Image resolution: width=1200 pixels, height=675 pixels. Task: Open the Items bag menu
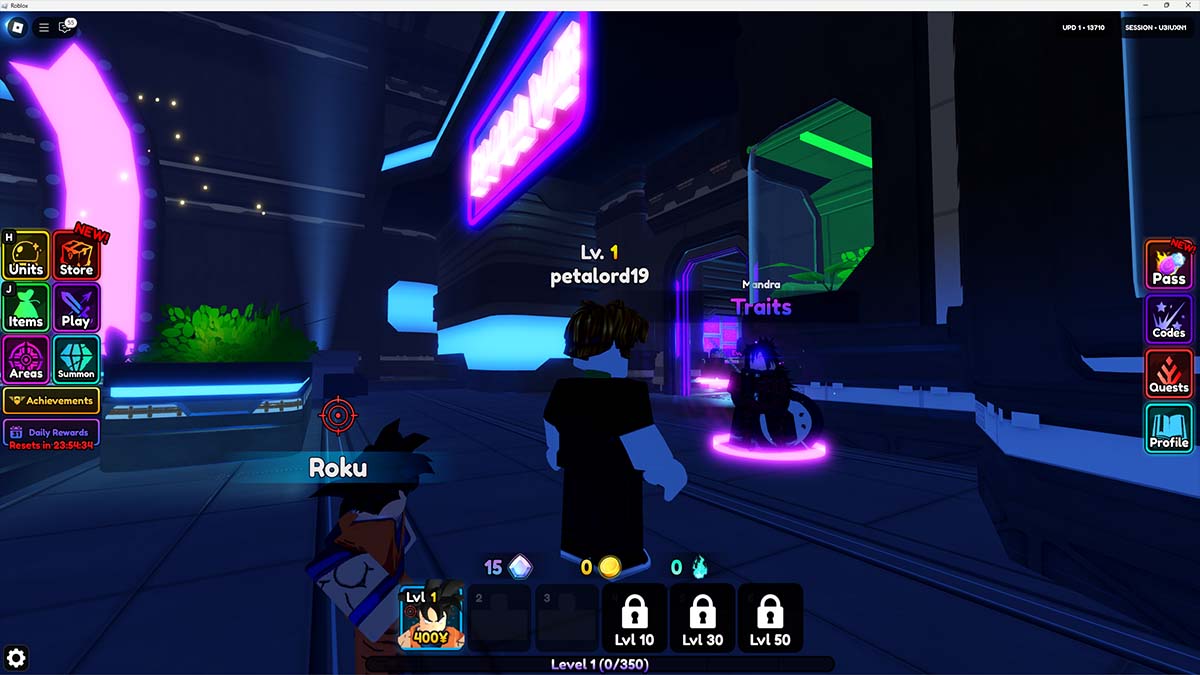(26, 308)
